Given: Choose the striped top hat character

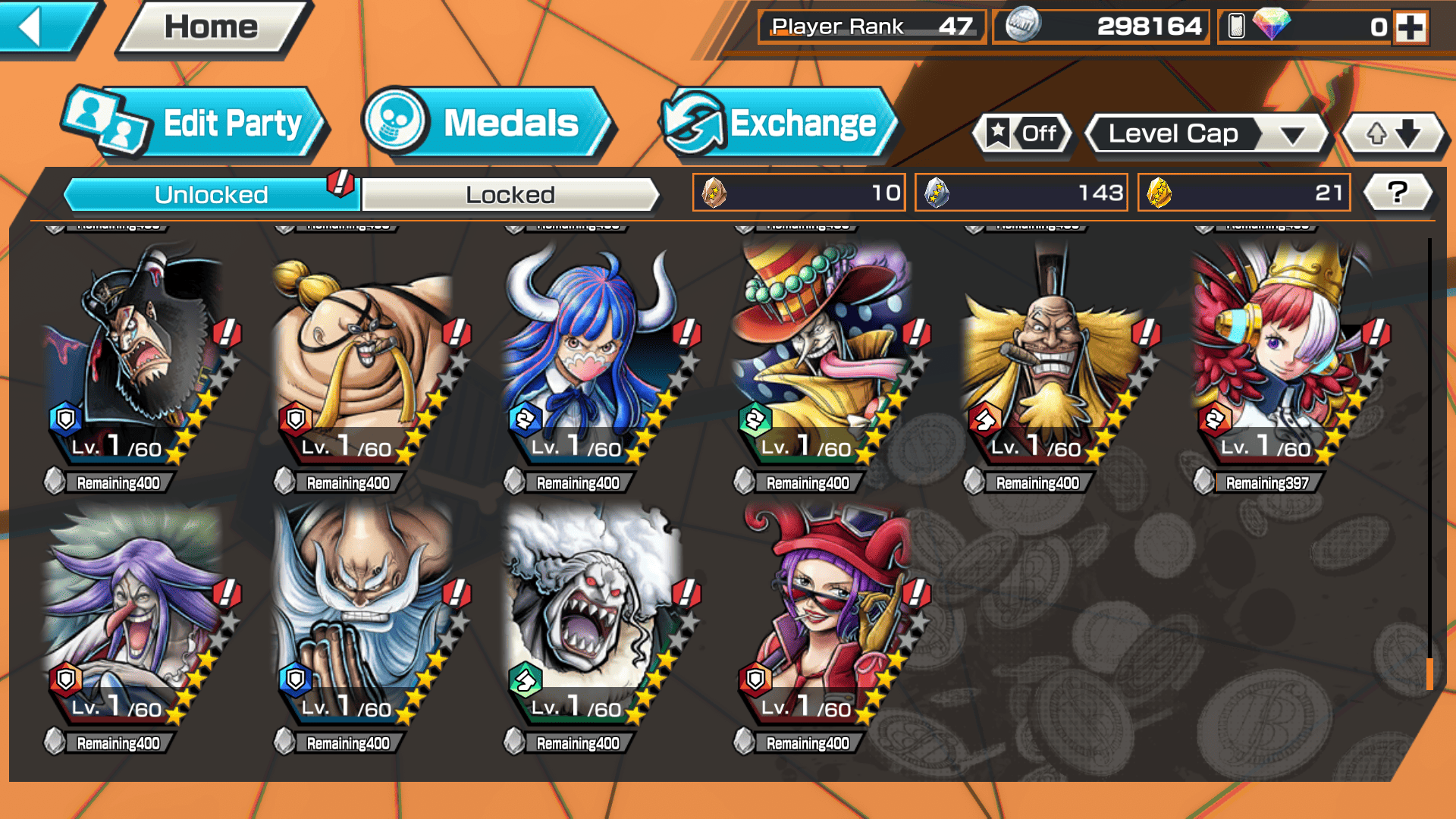Looking at the screenshot, I should point(827,356).
